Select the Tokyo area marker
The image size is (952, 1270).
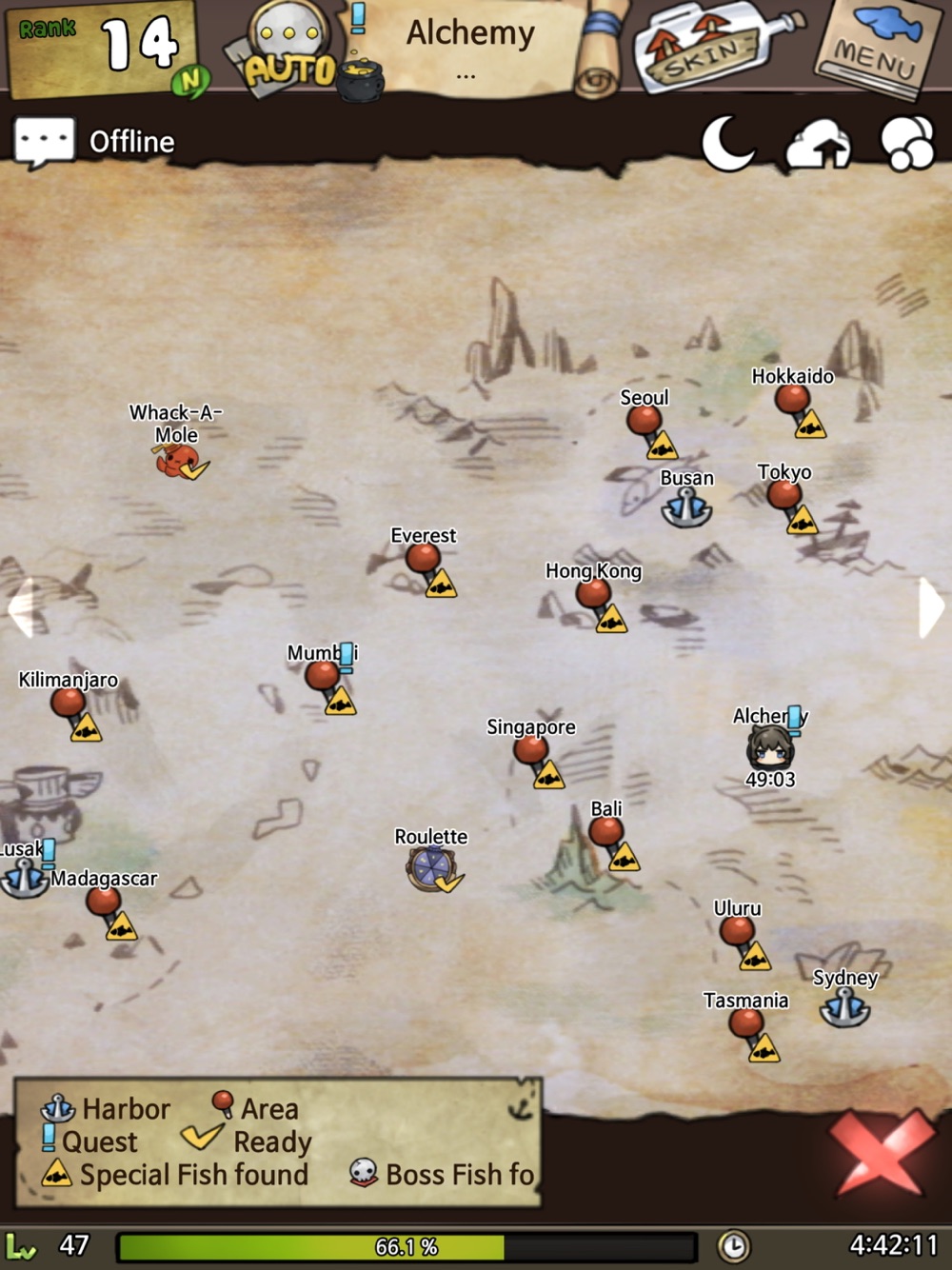pyautogui.click(x=784, y=495)
